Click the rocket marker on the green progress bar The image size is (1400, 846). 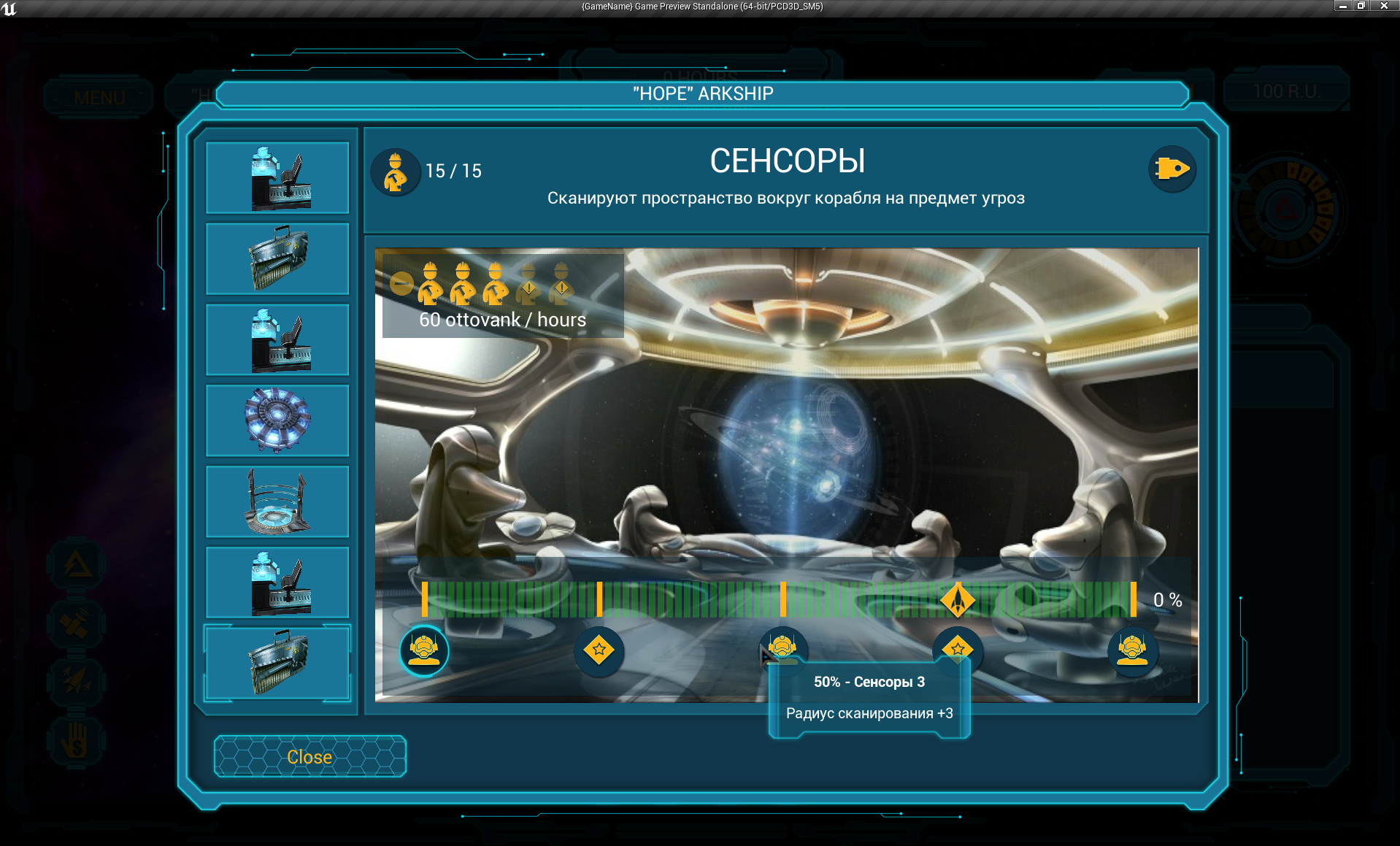pyautogui.click(x=958, y=600)
